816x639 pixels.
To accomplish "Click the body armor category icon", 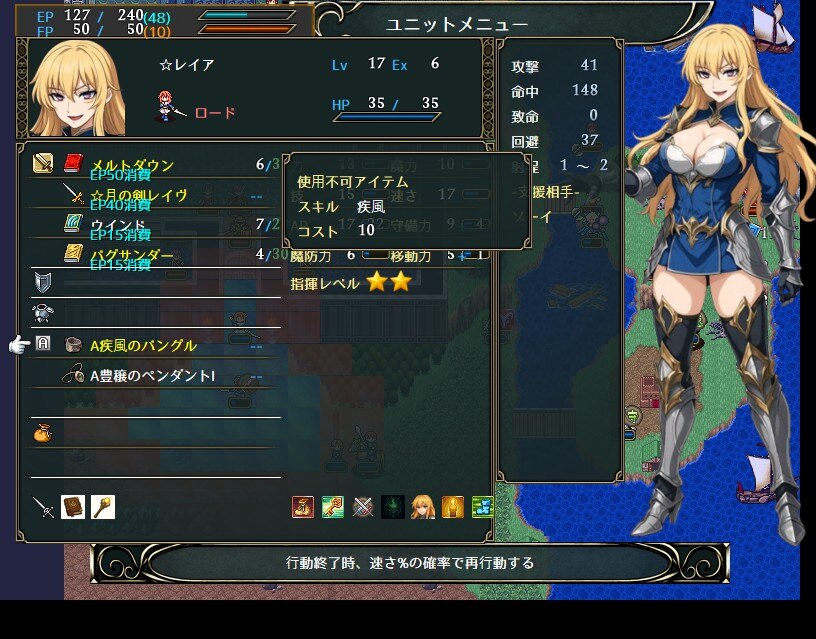I will pyautogui.click(x=43, y=313).
